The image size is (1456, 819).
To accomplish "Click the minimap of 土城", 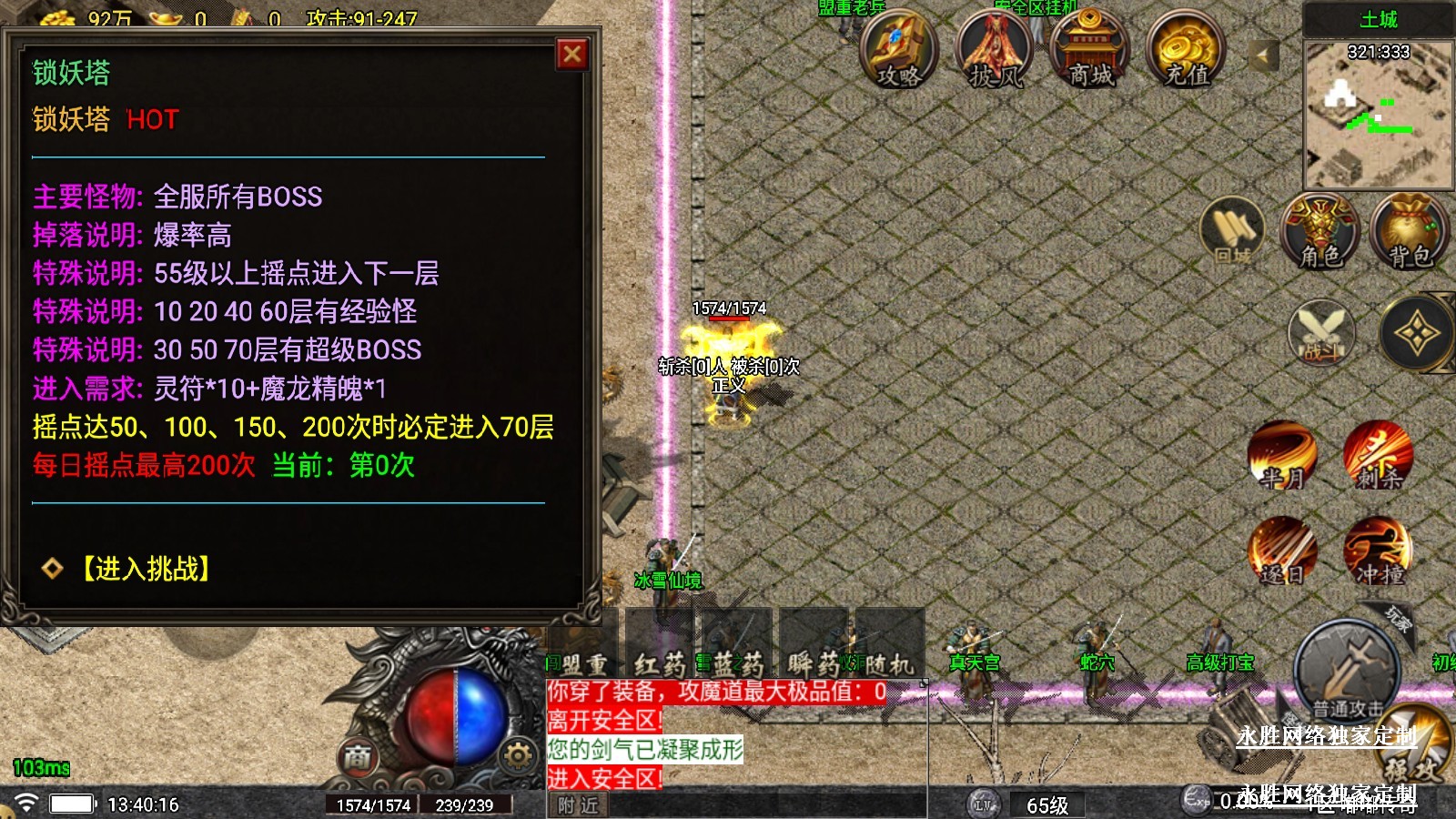I will [1378, 114].
